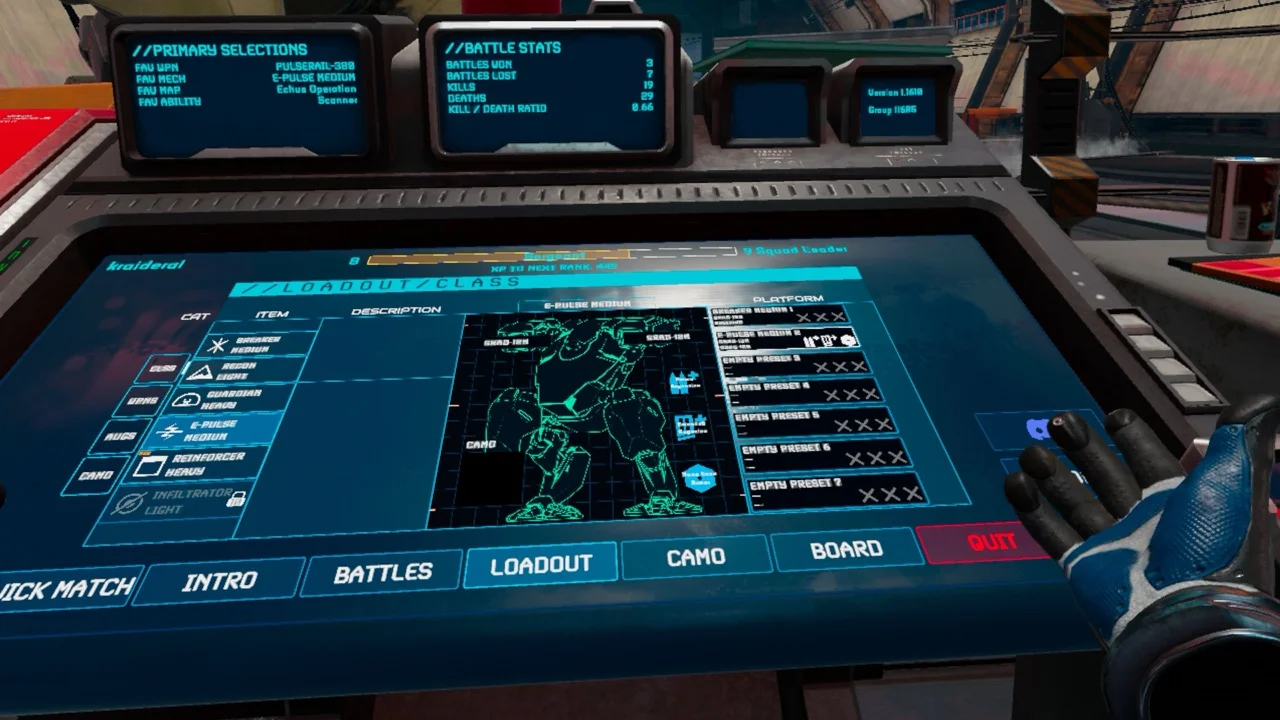Select the E-Pulse Medium class item
Viewport: 1280px width, 720px height.
[215, 431]
